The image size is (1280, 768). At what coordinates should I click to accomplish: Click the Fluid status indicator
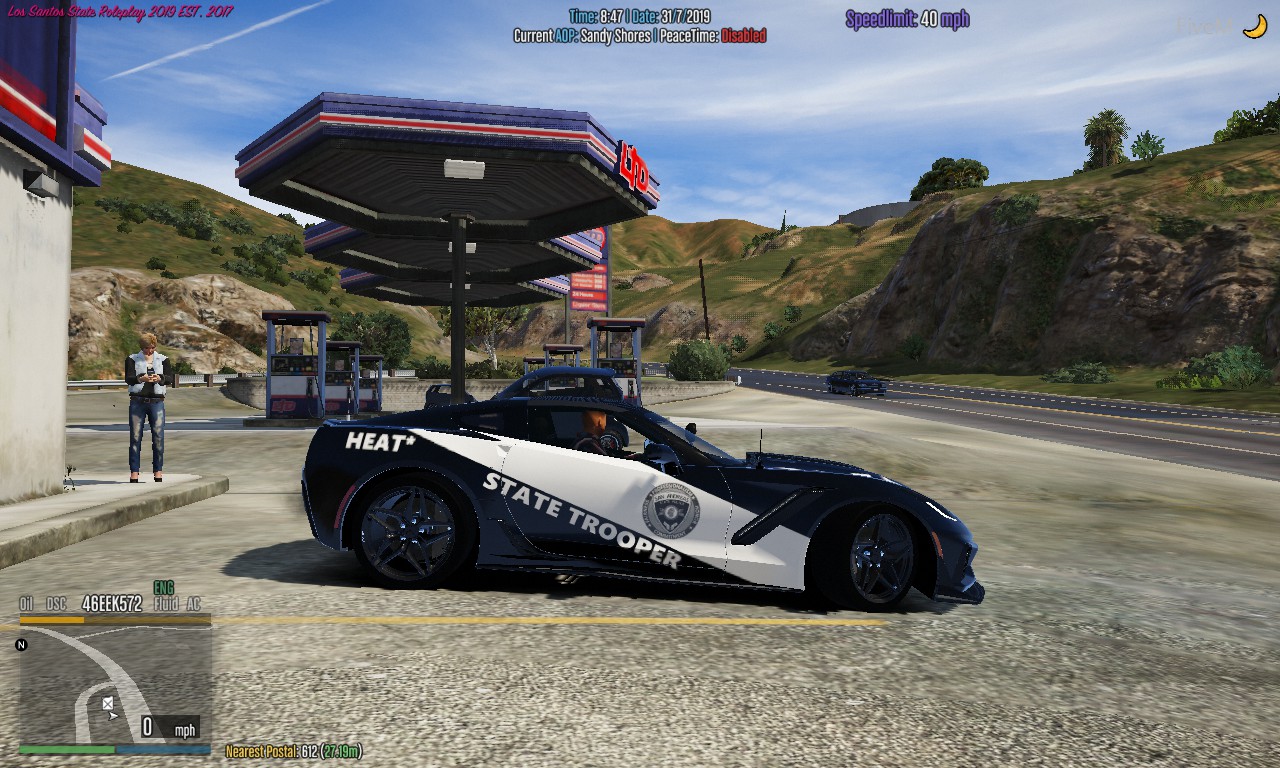tap(167, 603)
